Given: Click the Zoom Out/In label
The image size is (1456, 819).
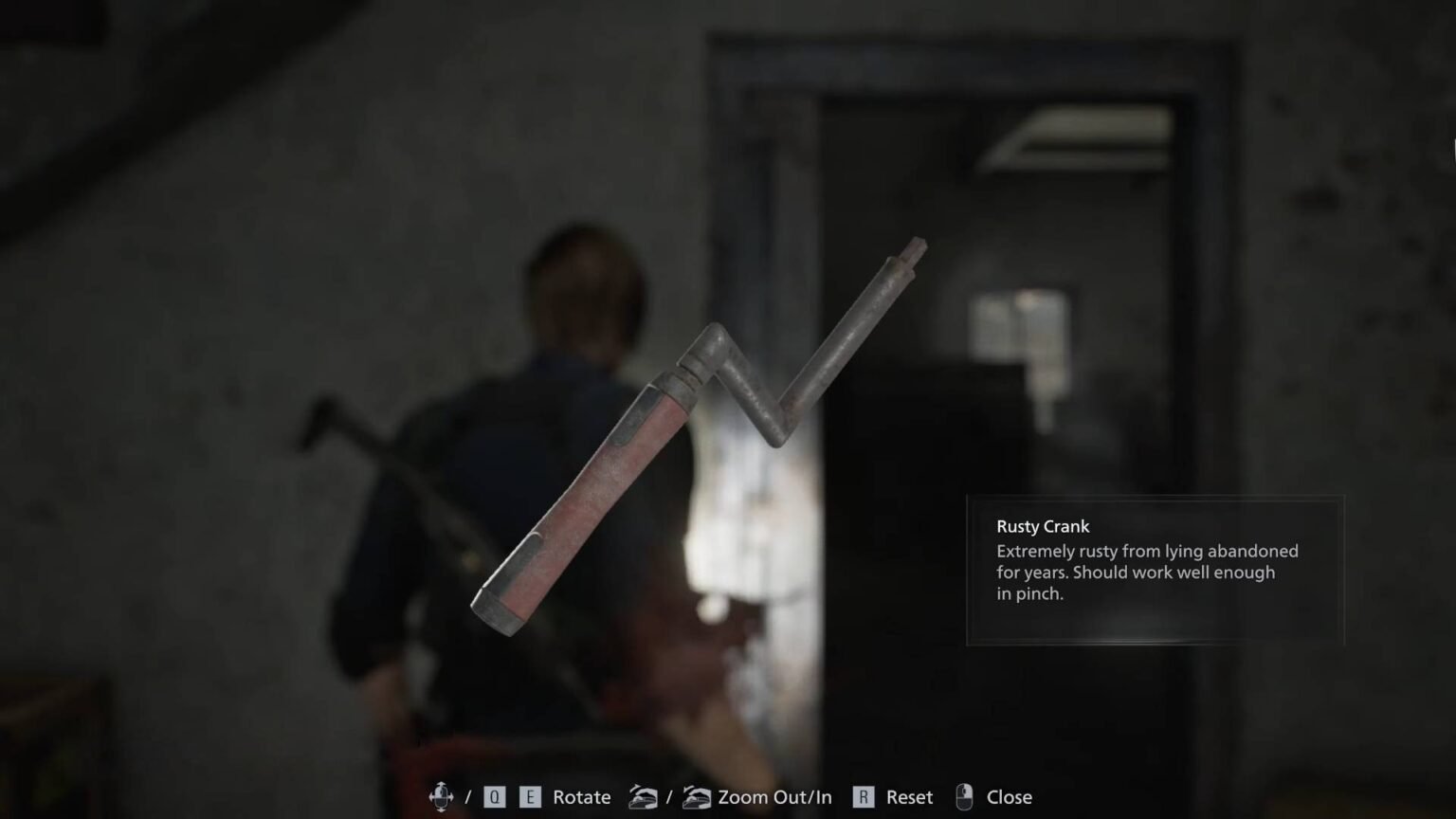Looking at the screenshot, I should (x=774, y=797).
